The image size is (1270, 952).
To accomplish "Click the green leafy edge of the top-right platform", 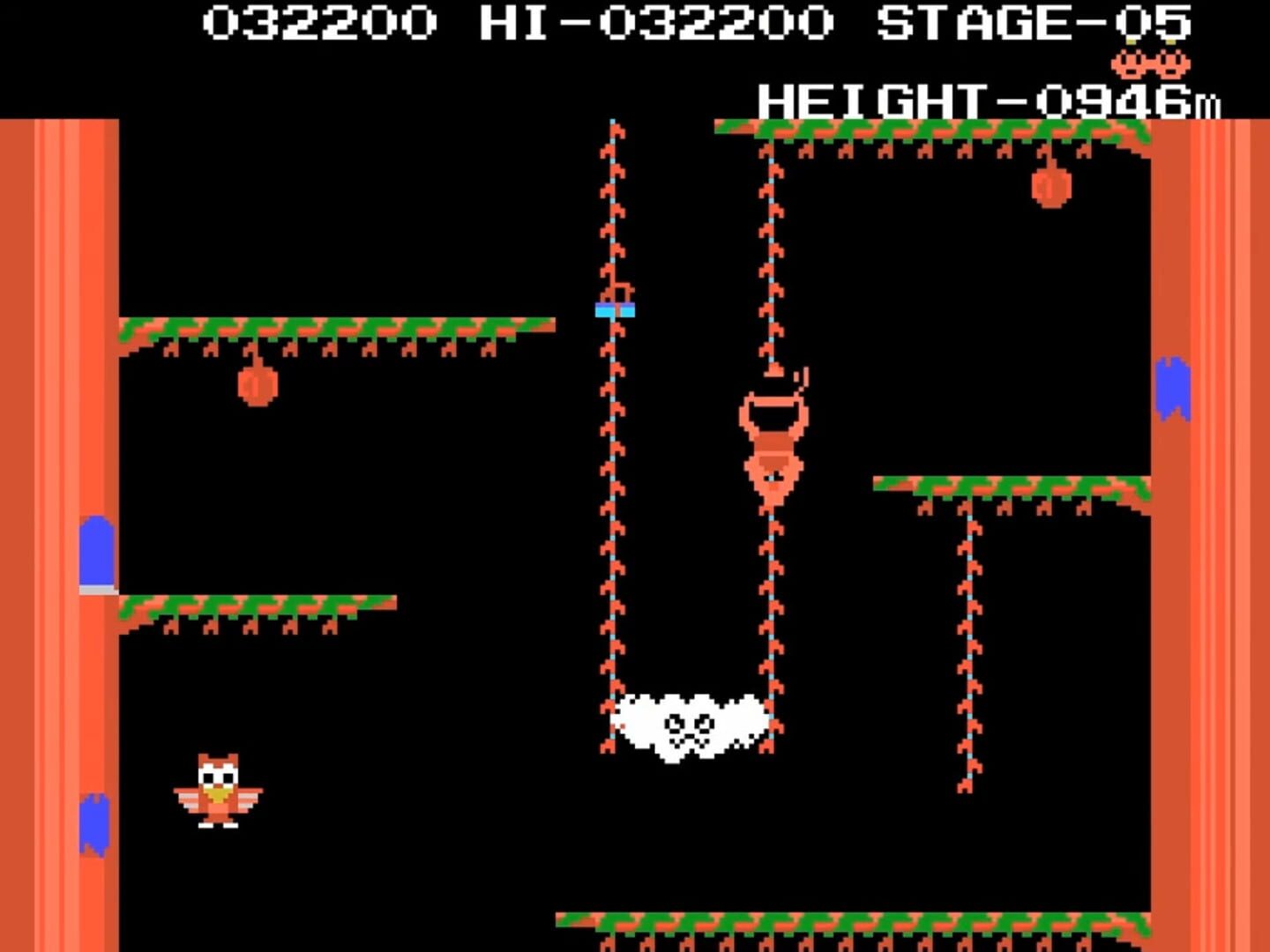I will click(x=926, y=132).
